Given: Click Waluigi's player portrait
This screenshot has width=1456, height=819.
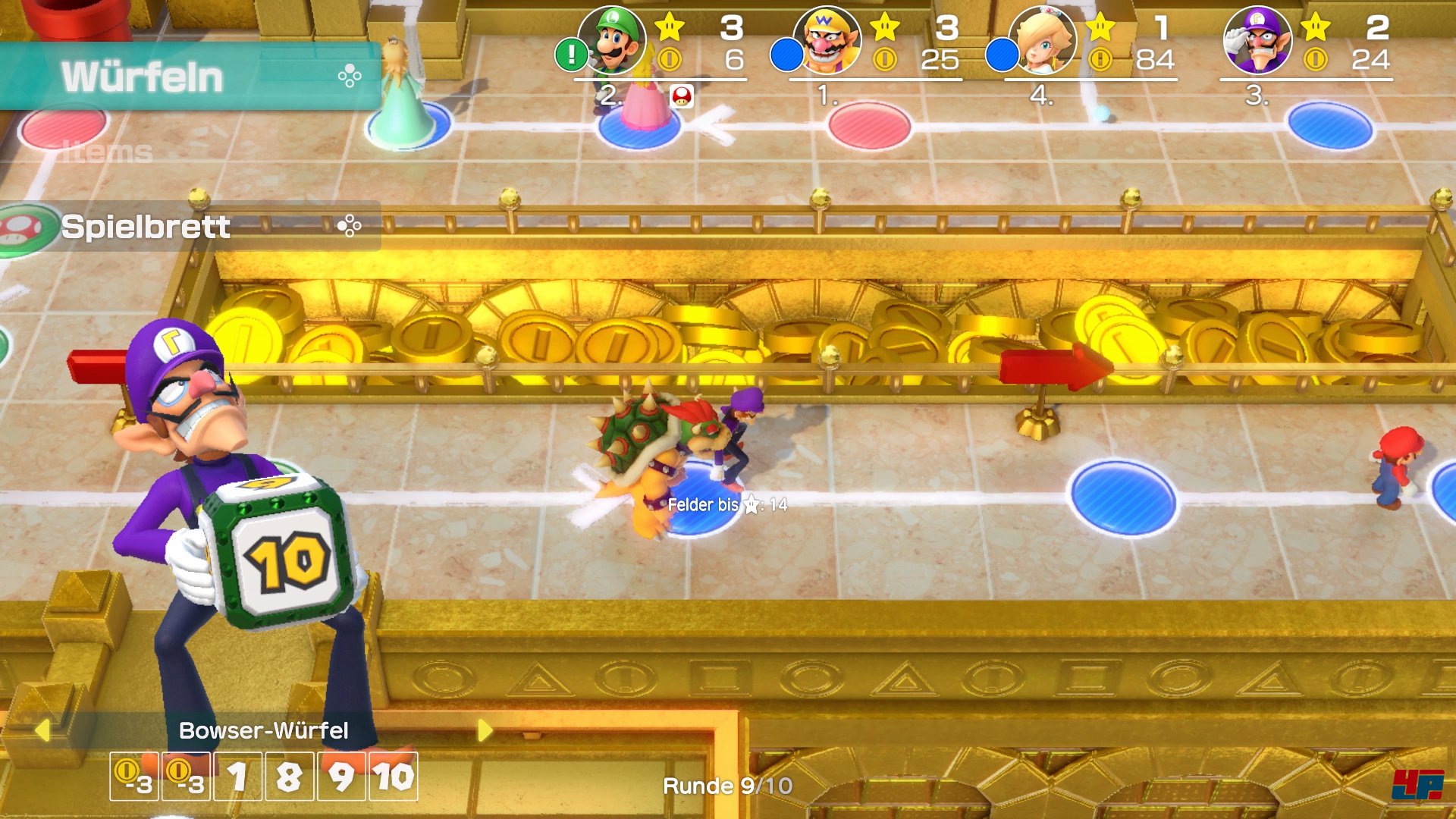Looking at the screenshot, I should (x=1257, y=41).
